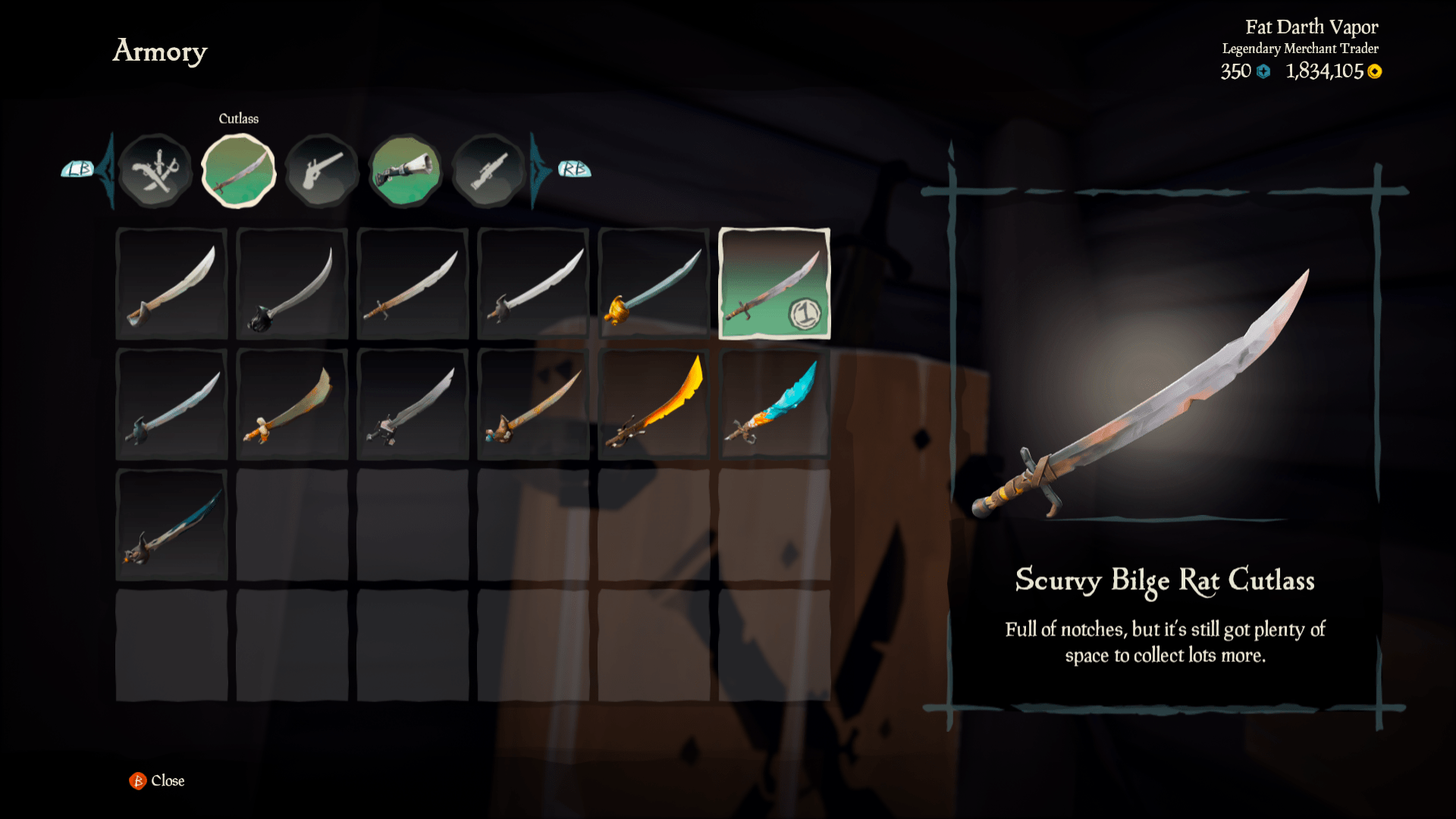Select the crossed weapons category icon

pos(156,170)
